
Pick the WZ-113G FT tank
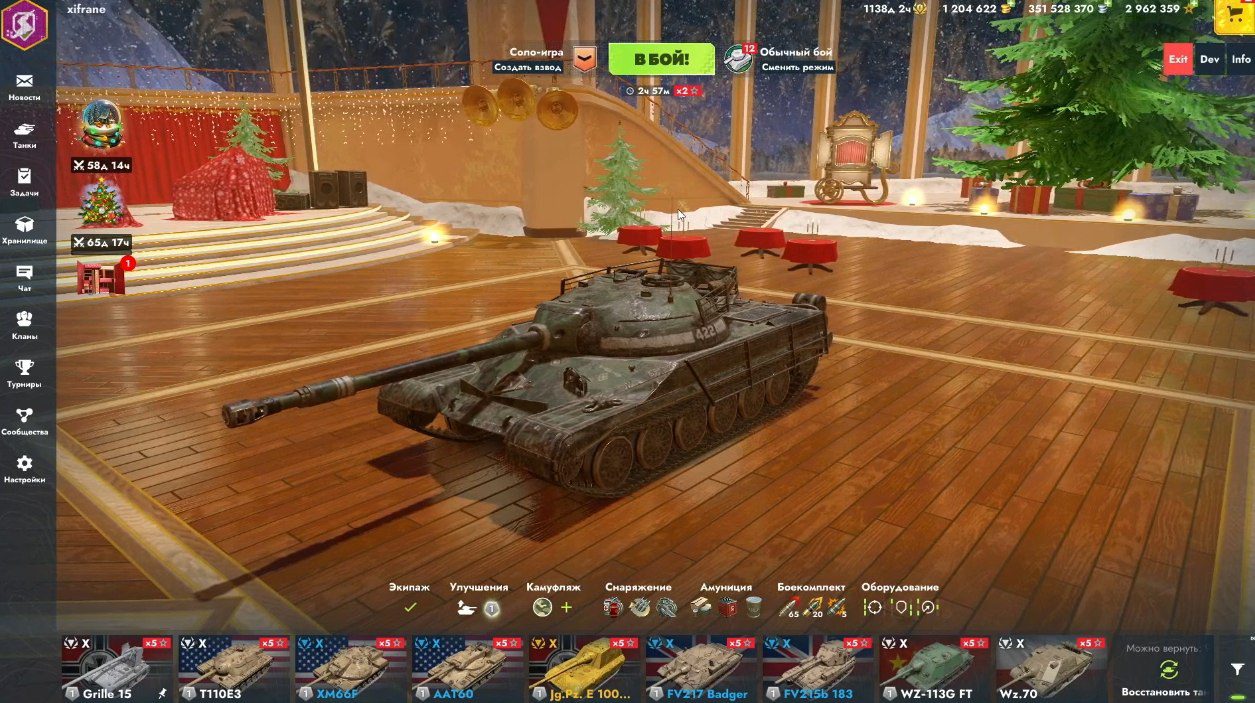(934, 668)
